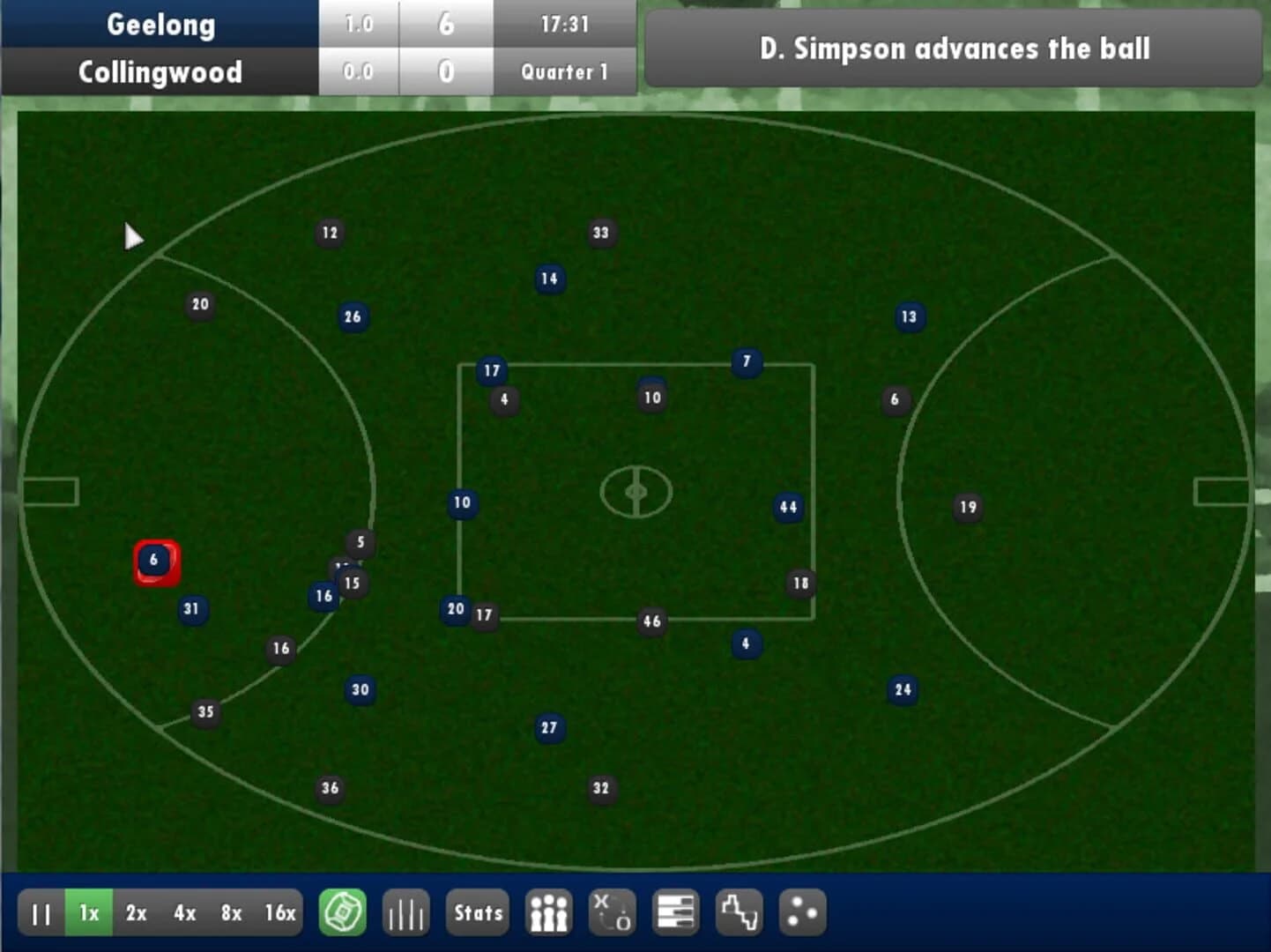Screen dimensions: 1271x952
Task: Select the highlighted red player 6
Action: click(155, 560)
